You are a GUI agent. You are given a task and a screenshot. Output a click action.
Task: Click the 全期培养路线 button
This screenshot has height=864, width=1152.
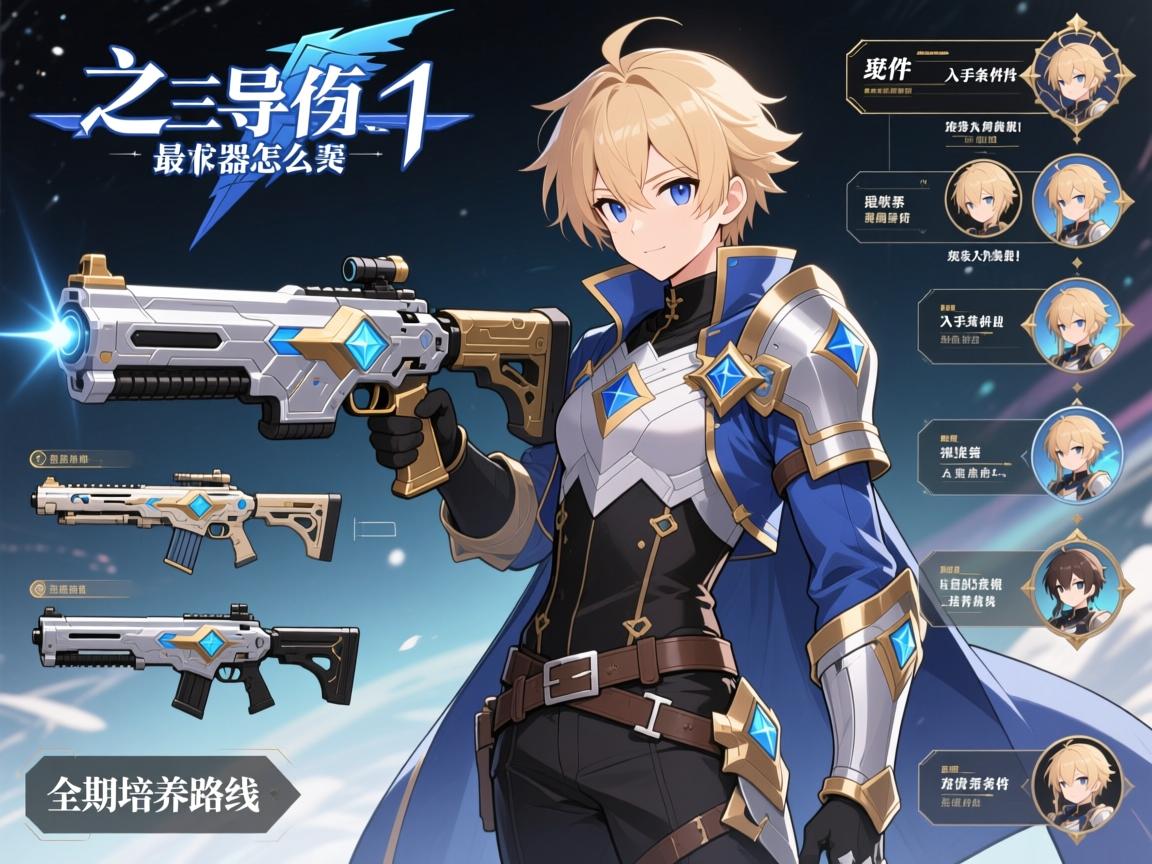tap(155, 795)
